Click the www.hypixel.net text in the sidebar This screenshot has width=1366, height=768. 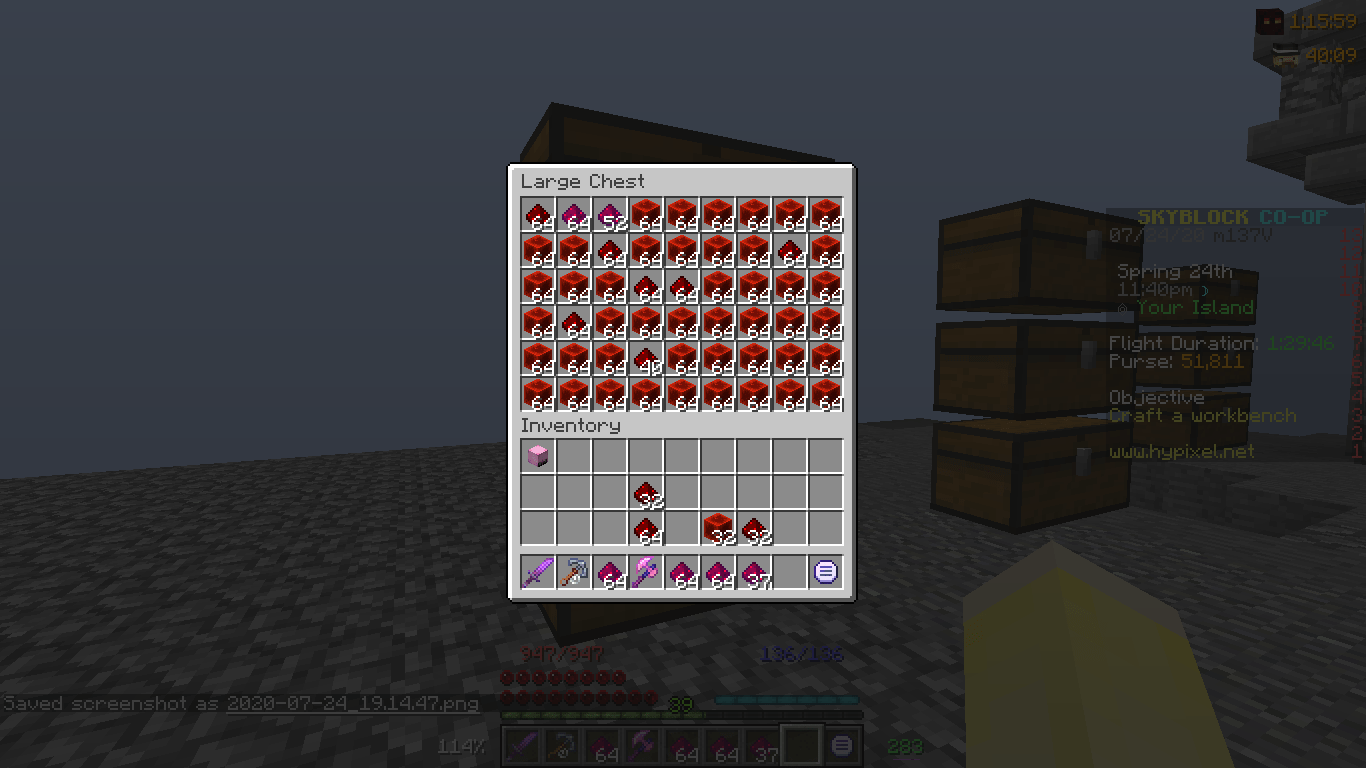point(1183,451)
